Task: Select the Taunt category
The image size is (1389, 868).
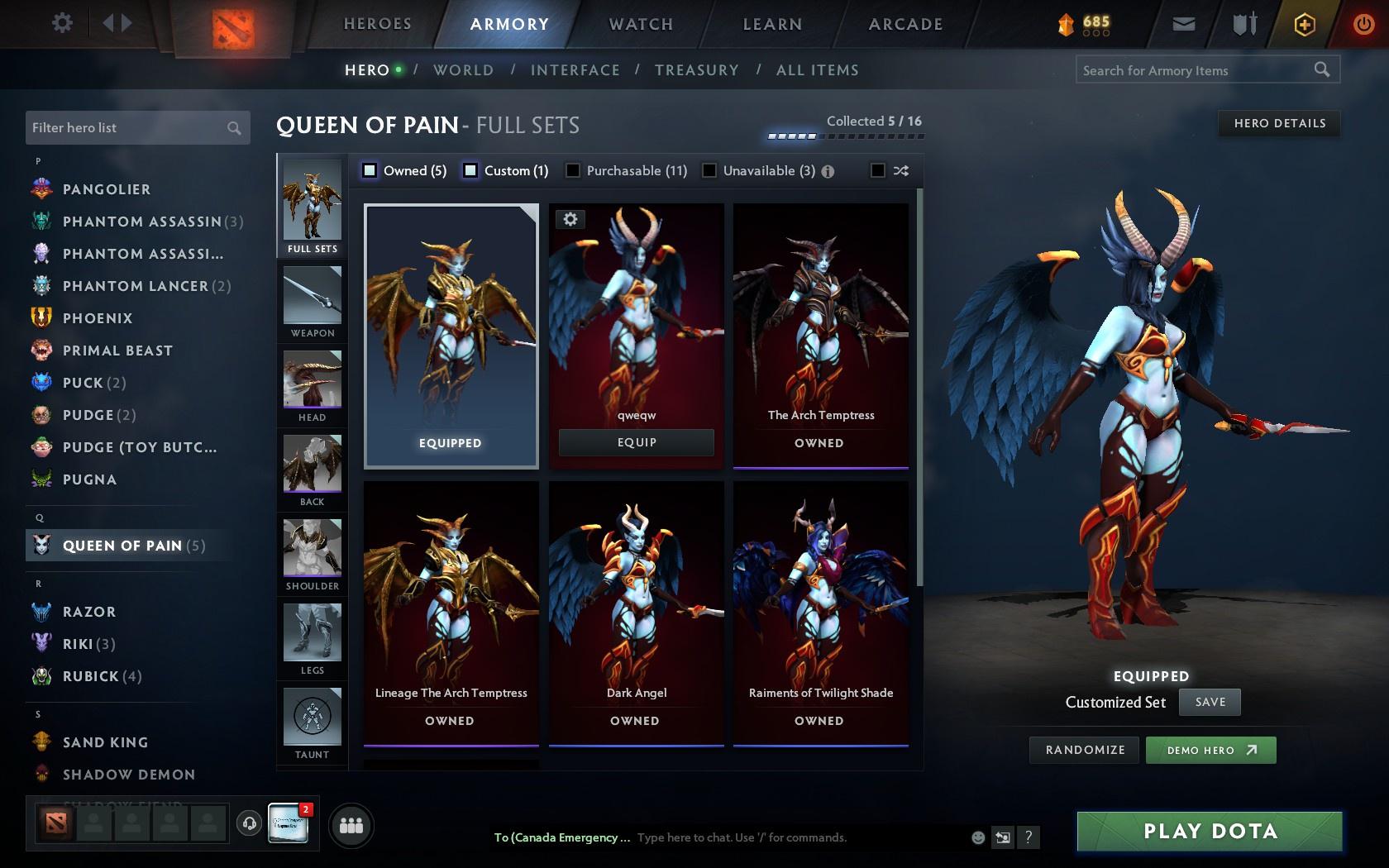Action: coord(312,723)
